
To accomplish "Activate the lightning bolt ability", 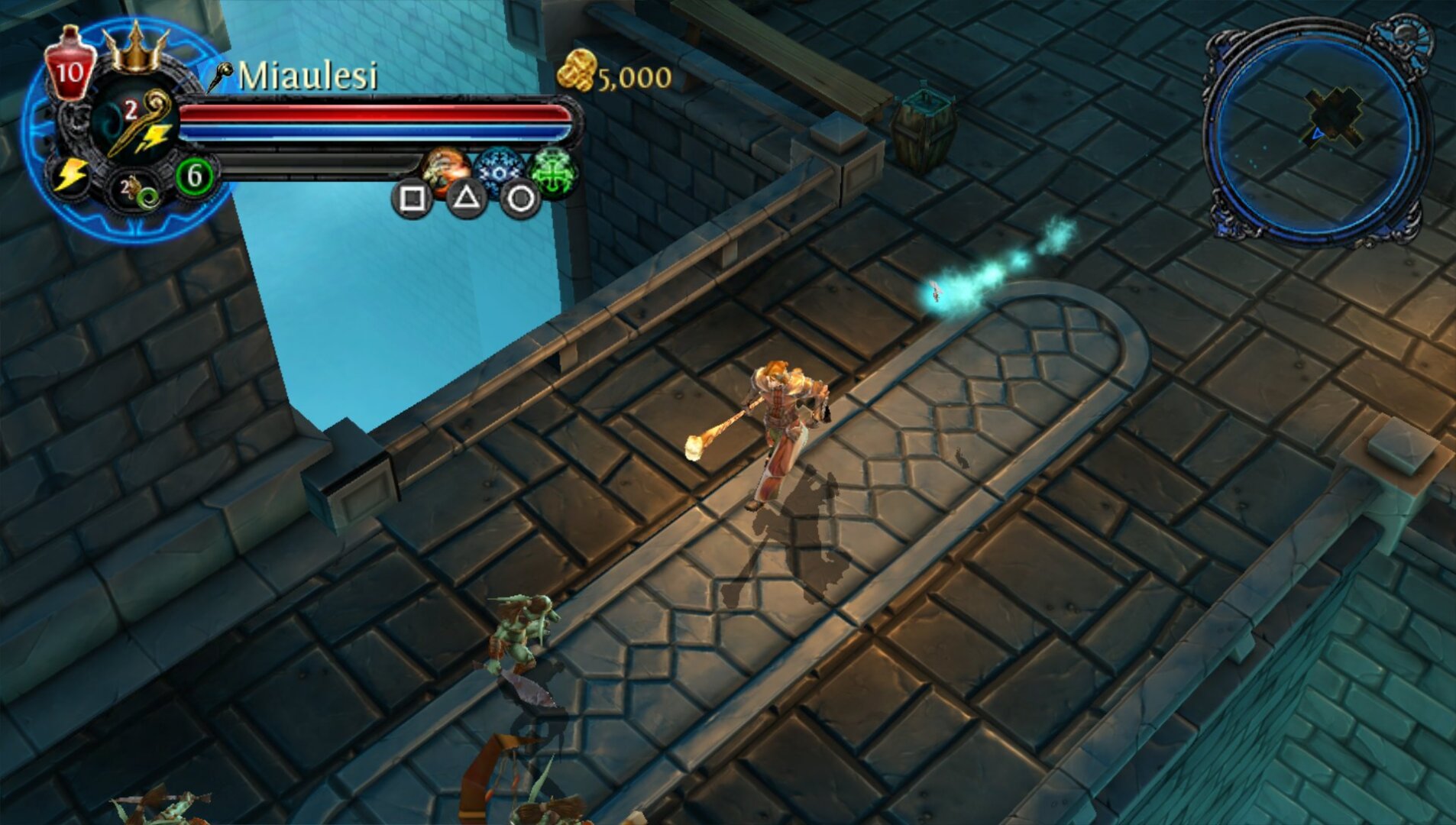I will click(70, 175).
